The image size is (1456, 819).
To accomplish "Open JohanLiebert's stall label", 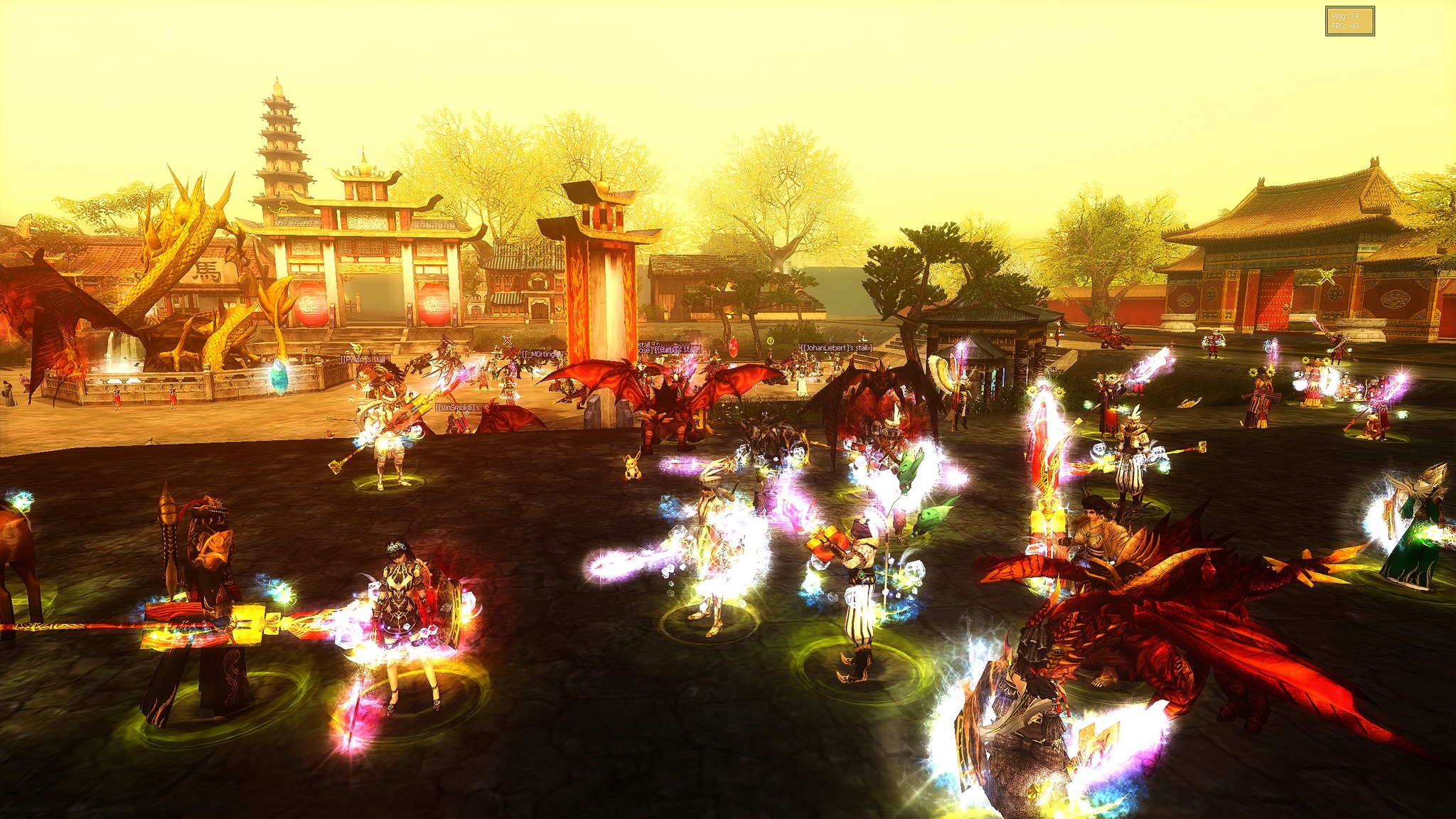I will [x=836, y=348].
